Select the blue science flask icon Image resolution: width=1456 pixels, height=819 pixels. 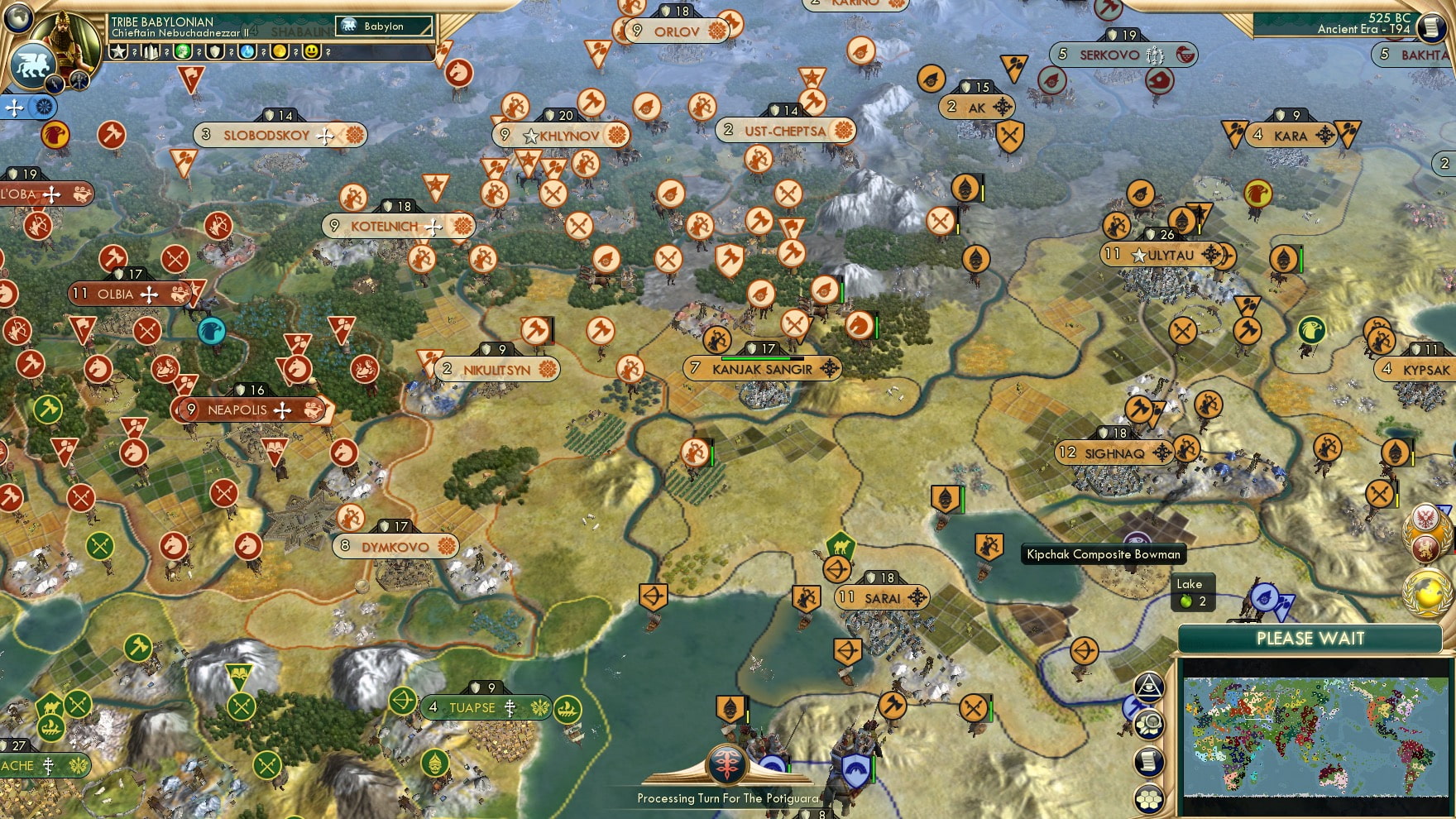pyautogui.click(x=247, y=52)
